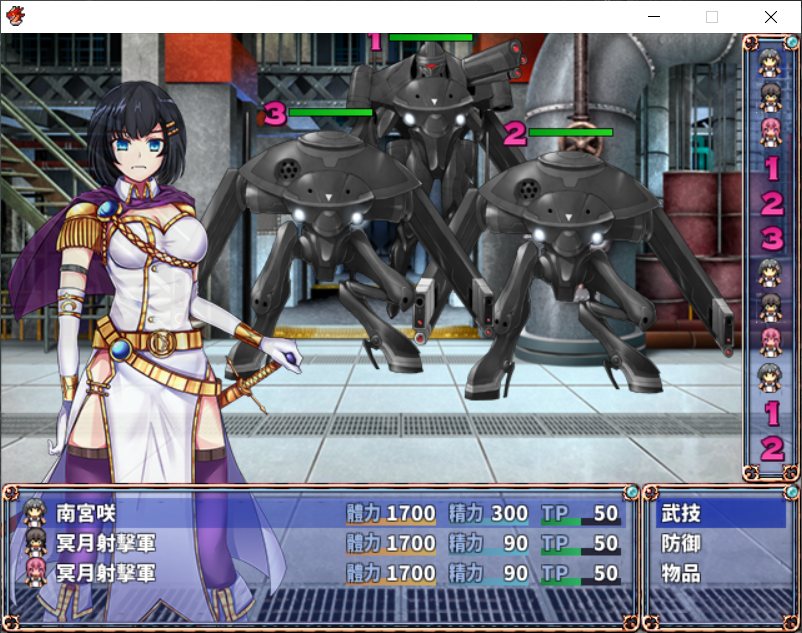Select 南宮咲 in the party status list

click(x=86, y=514)
